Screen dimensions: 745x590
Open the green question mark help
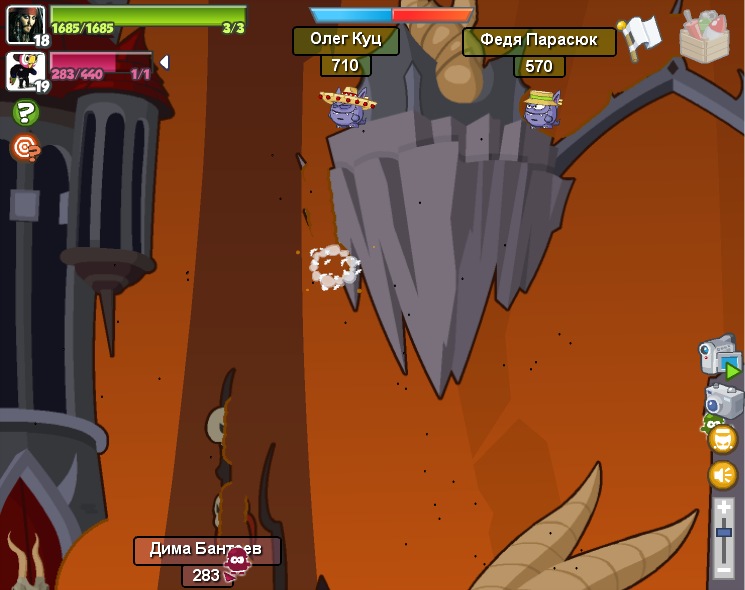pyautogui.click(x=25, y=113)
